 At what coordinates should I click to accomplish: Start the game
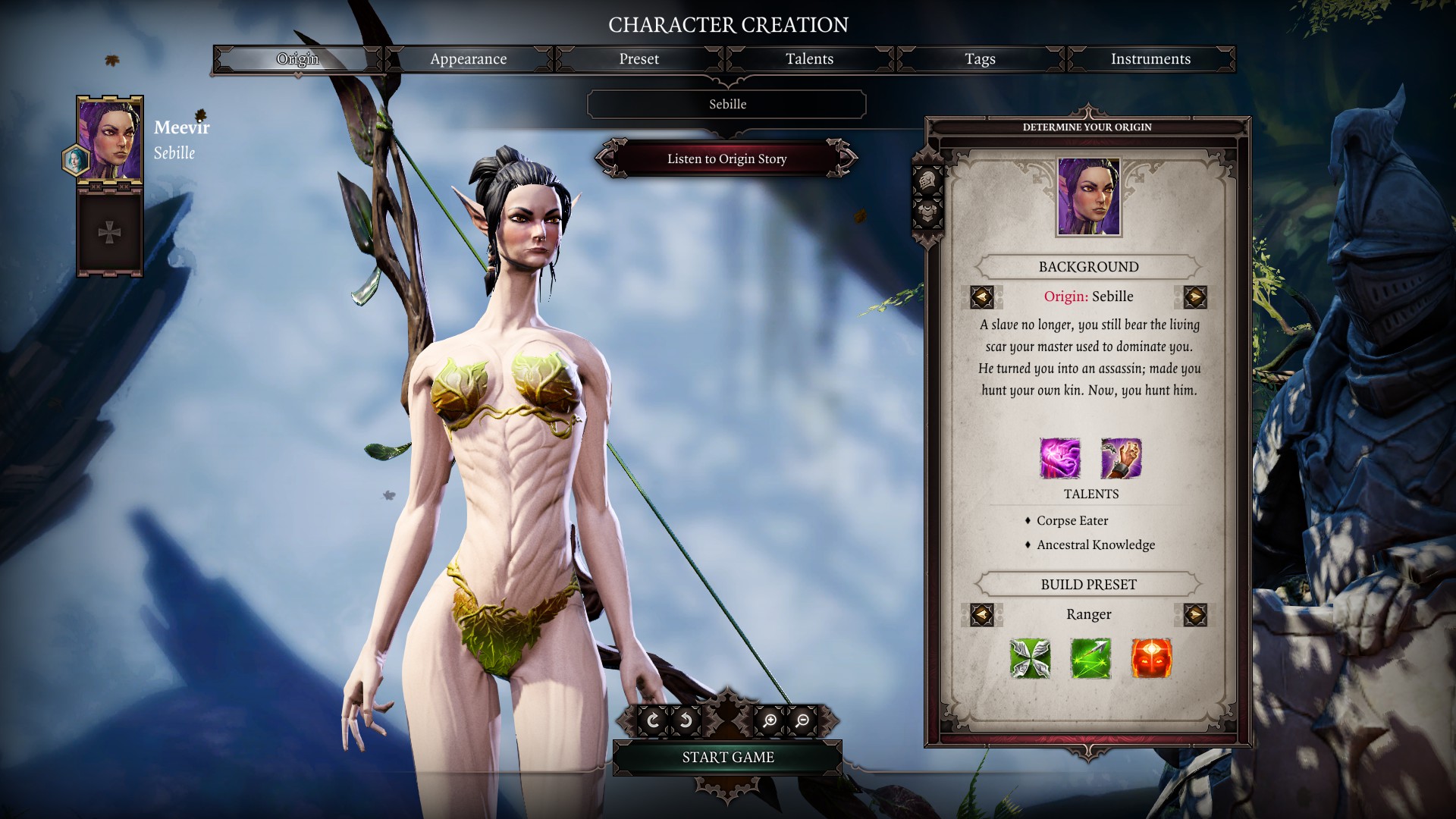727,757
